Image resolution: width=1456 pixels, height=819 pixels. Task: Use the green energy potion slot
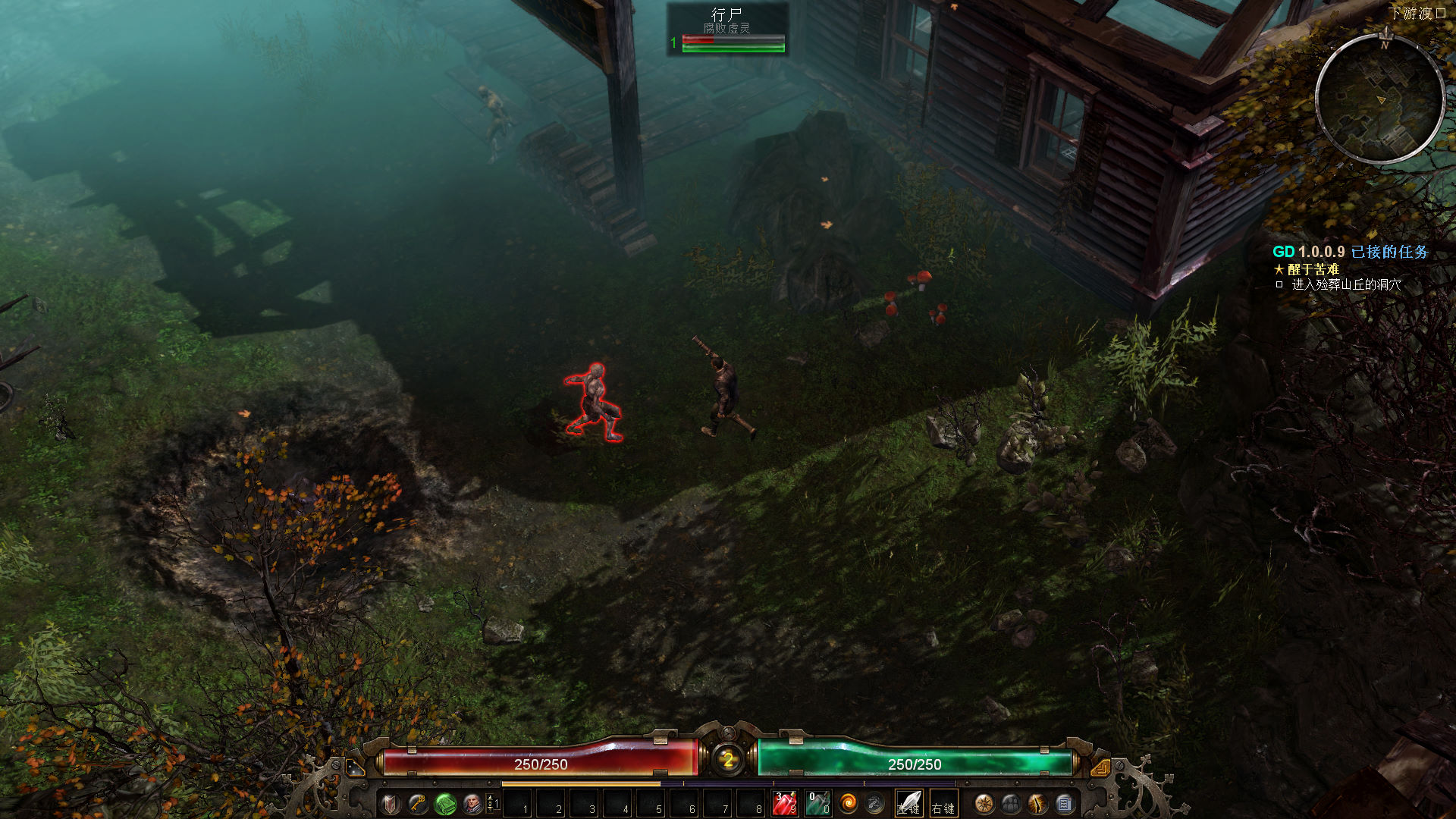point(817,804)
